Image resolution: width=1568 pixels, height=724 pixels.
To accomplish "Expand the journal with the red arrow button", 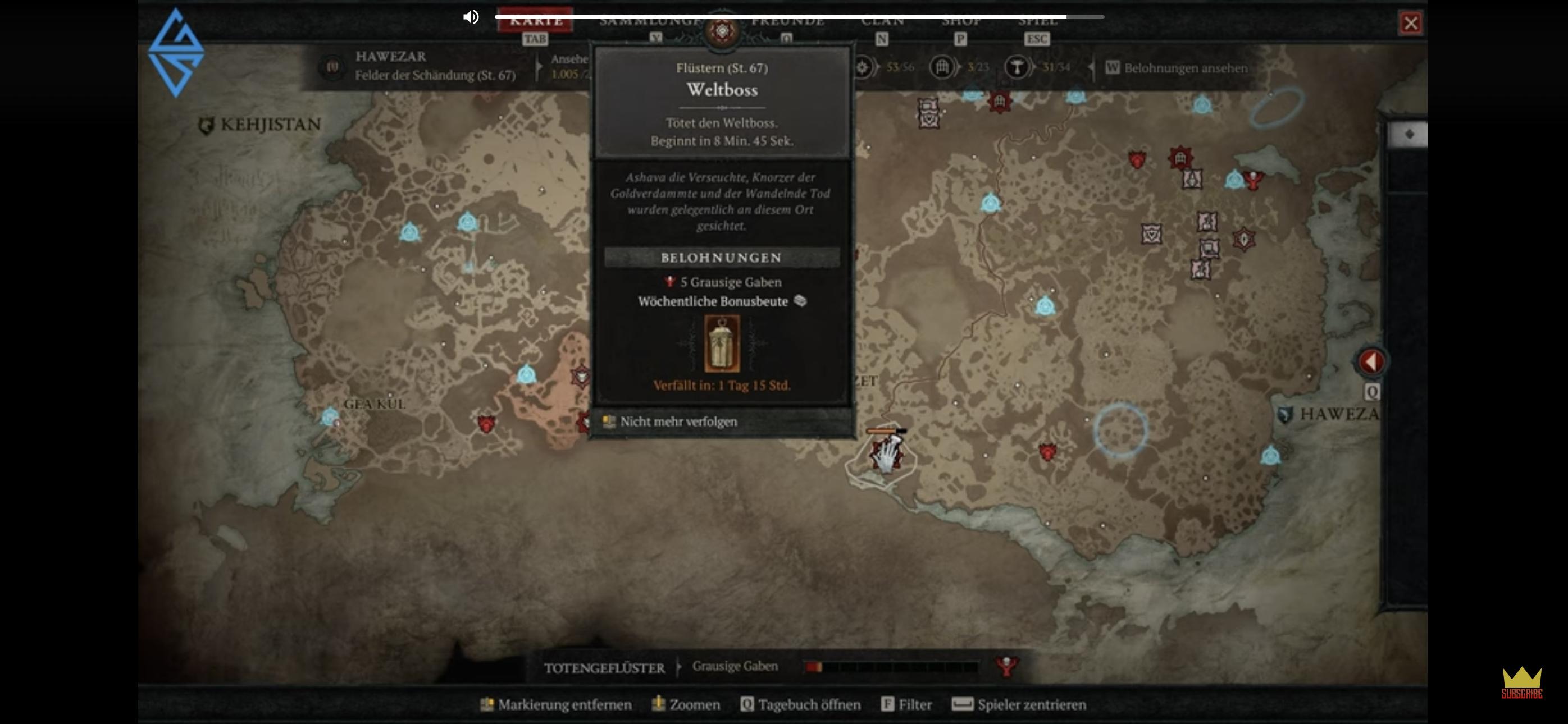I will [x=1371, y=362].
